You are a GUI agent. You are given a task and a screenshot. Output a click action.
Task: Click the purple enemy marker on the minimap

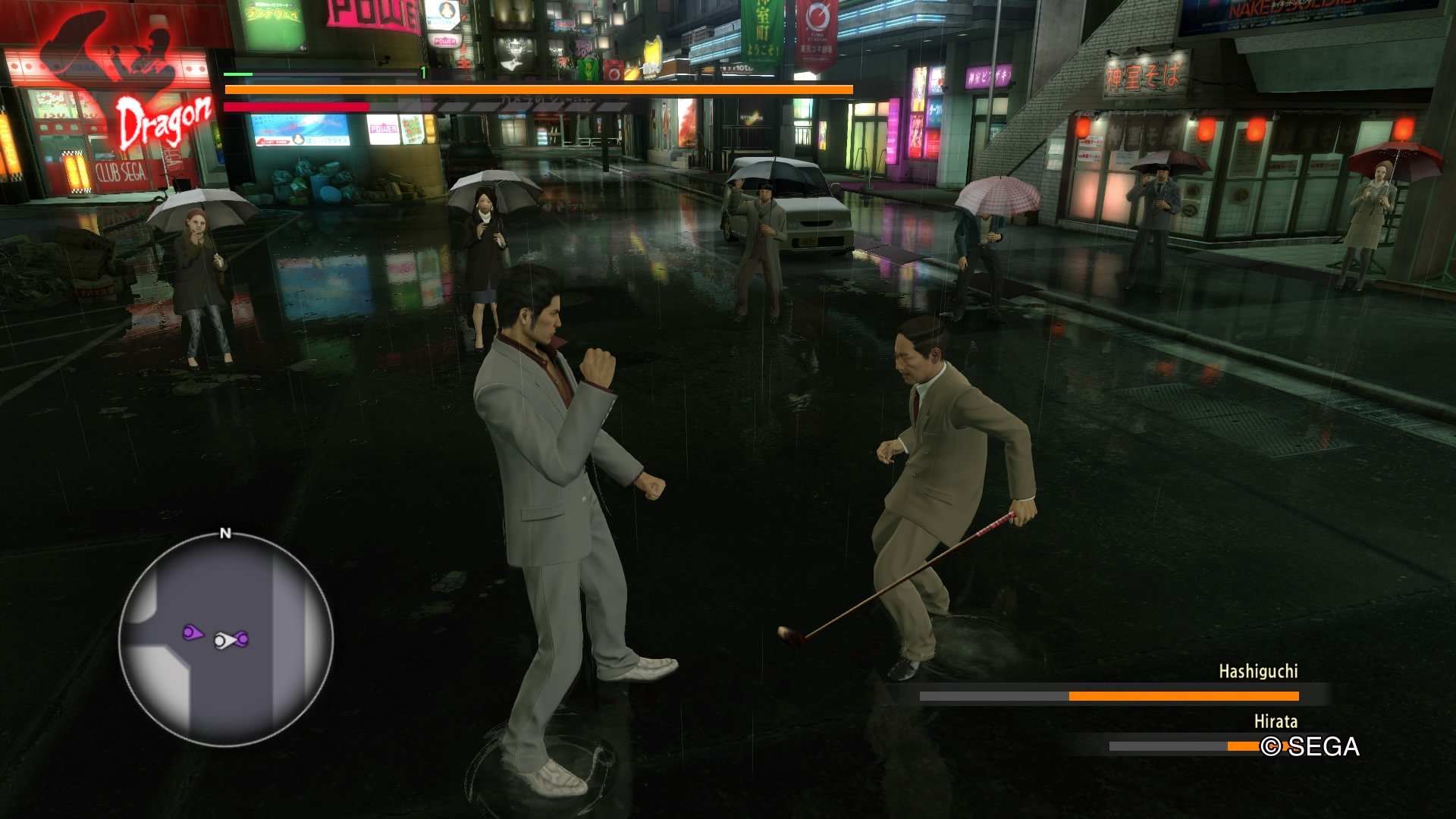tap(192, 632)
